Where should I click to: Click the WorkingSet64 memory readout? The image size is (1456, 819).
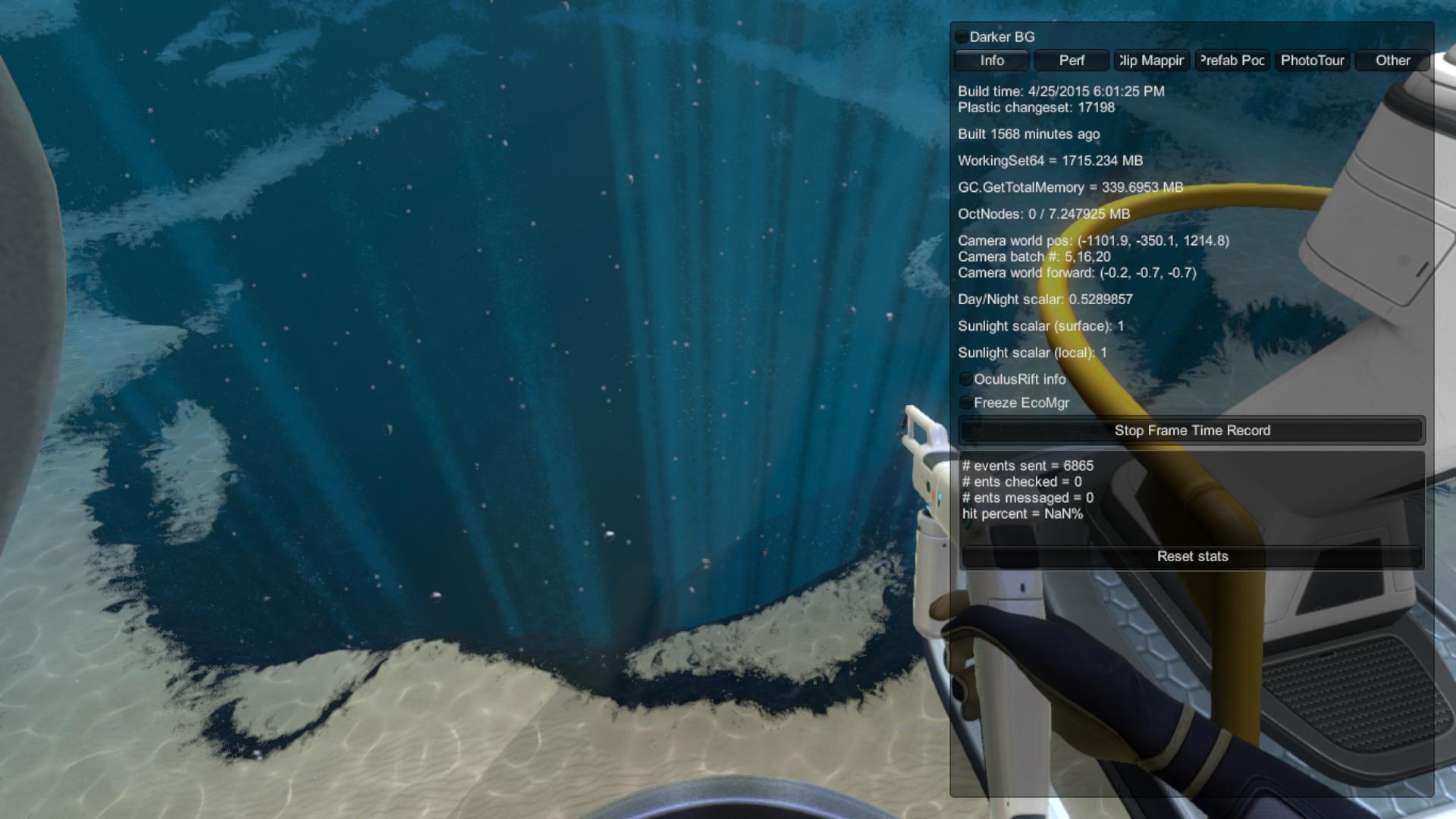[1050, 161]
